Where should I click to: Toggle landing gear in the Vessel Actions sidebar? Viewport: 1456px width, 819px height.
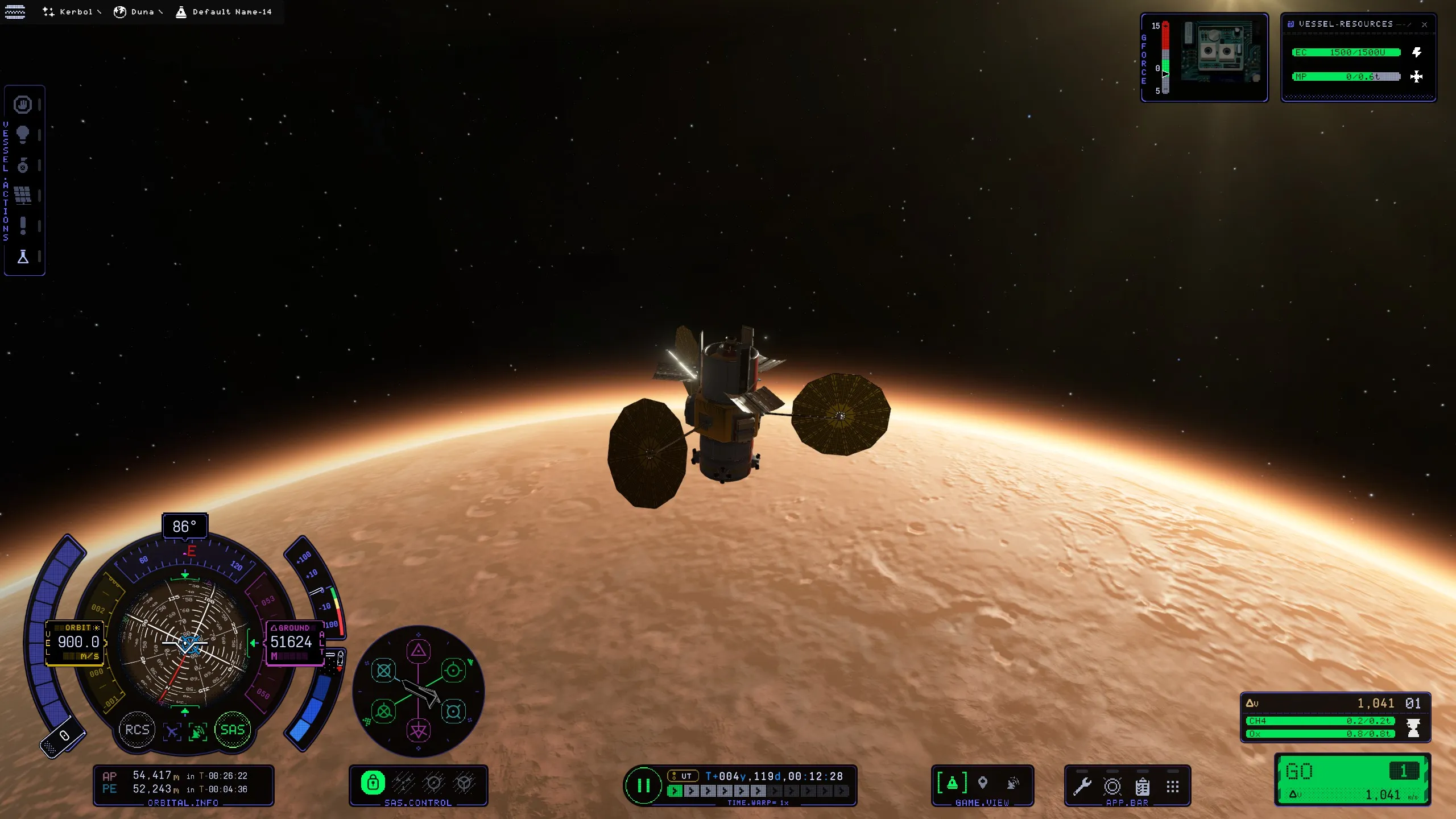[23, 166]
